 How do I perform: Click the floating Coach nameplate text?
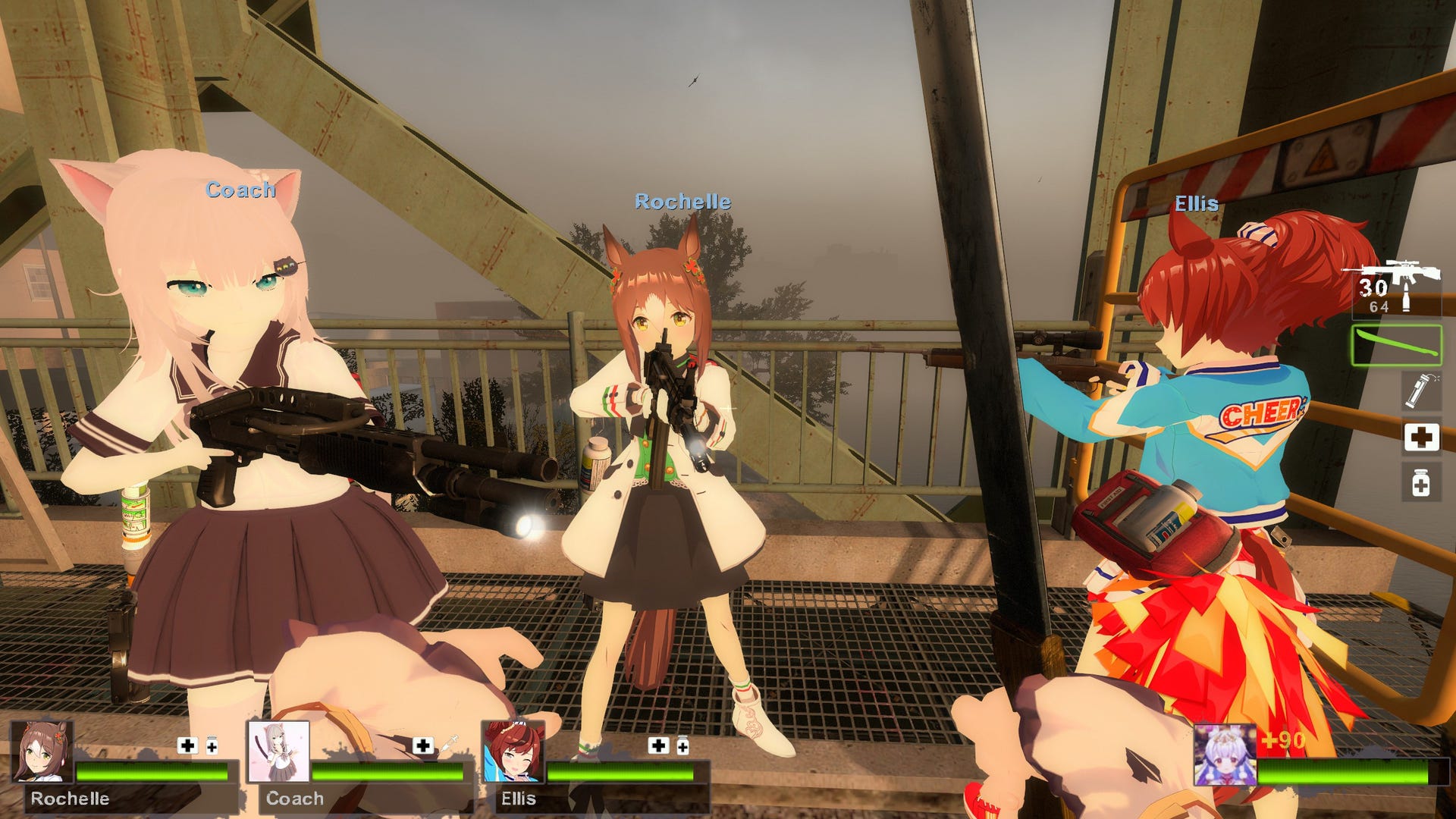click(240, 190)
